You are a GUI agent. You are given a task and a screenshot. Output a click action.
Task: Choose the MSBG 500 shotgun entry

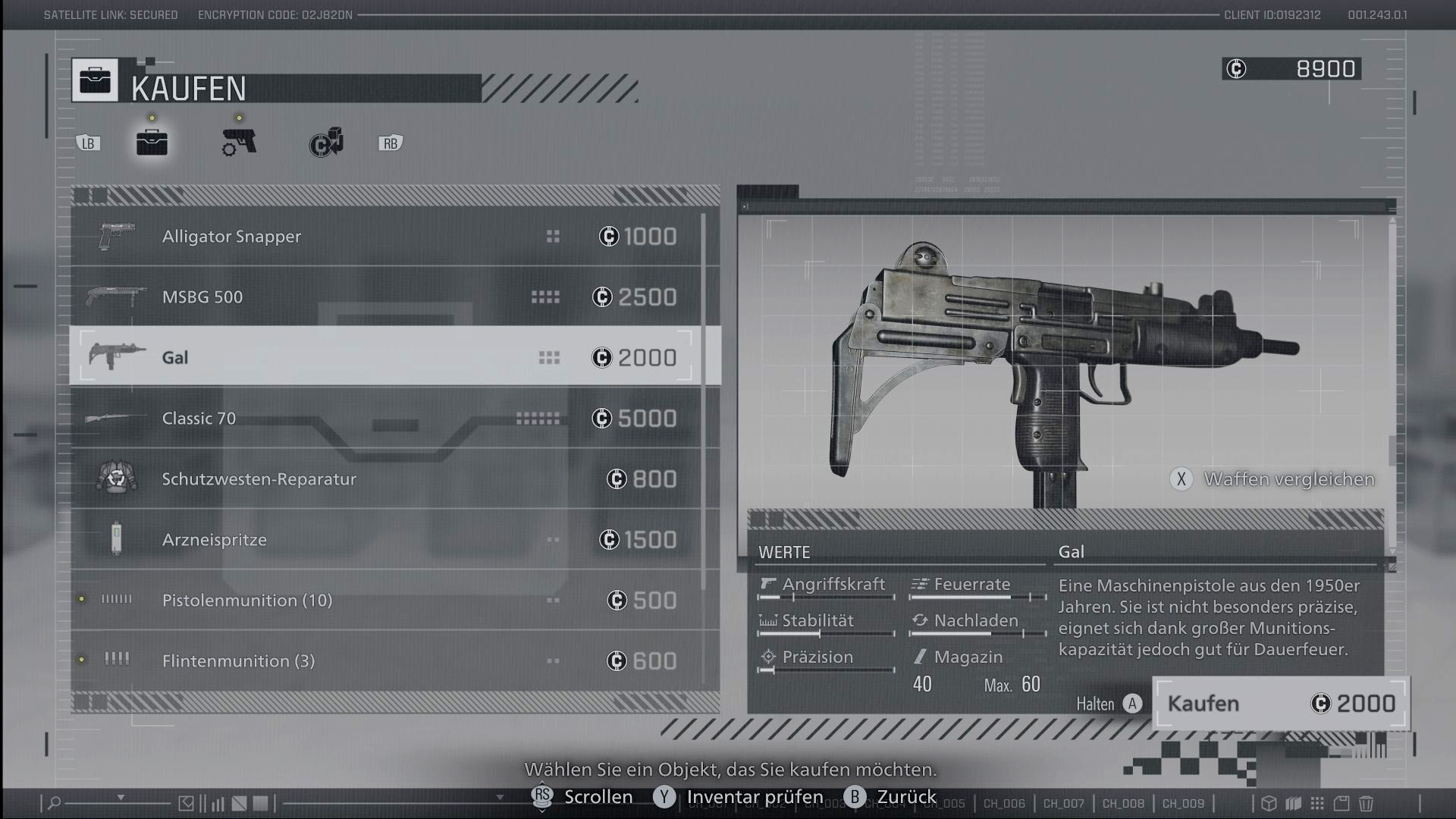click(387, 297)
